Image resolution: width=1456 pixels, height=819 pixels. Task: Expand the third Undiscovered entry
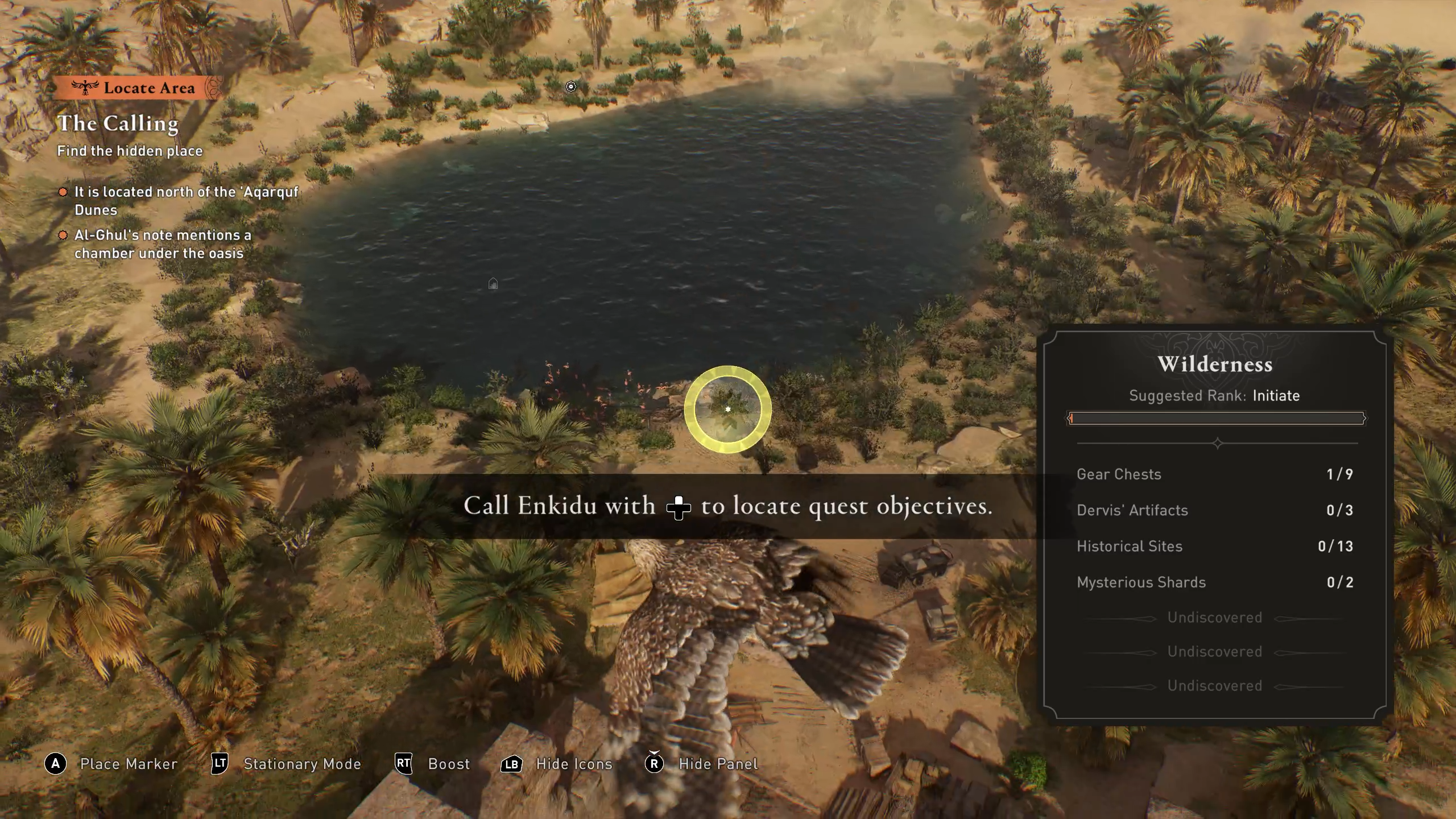click(x=1217, y=685)
